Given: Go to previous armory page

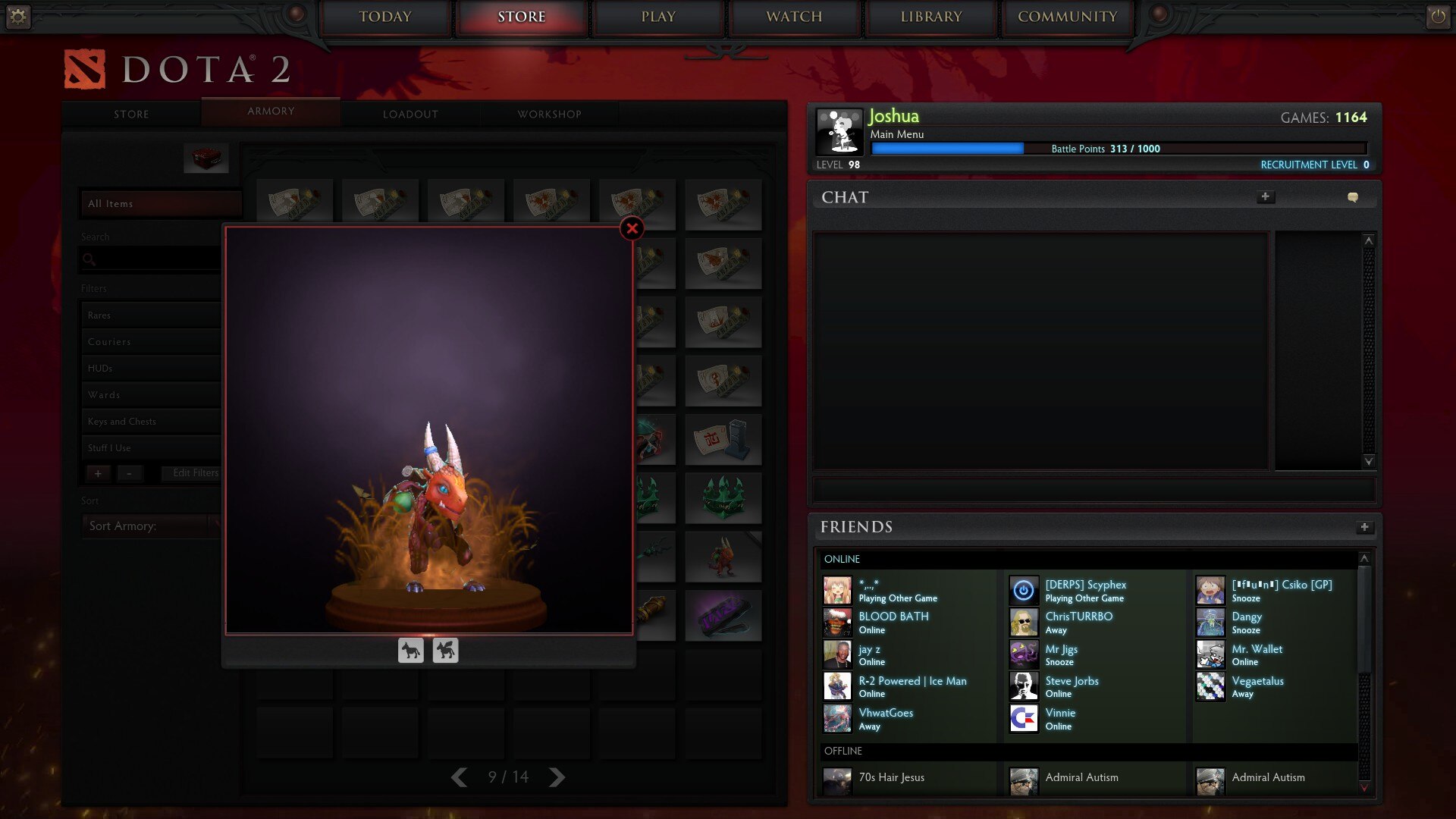Looking at the screenshot, I should (x=459, y=777).
